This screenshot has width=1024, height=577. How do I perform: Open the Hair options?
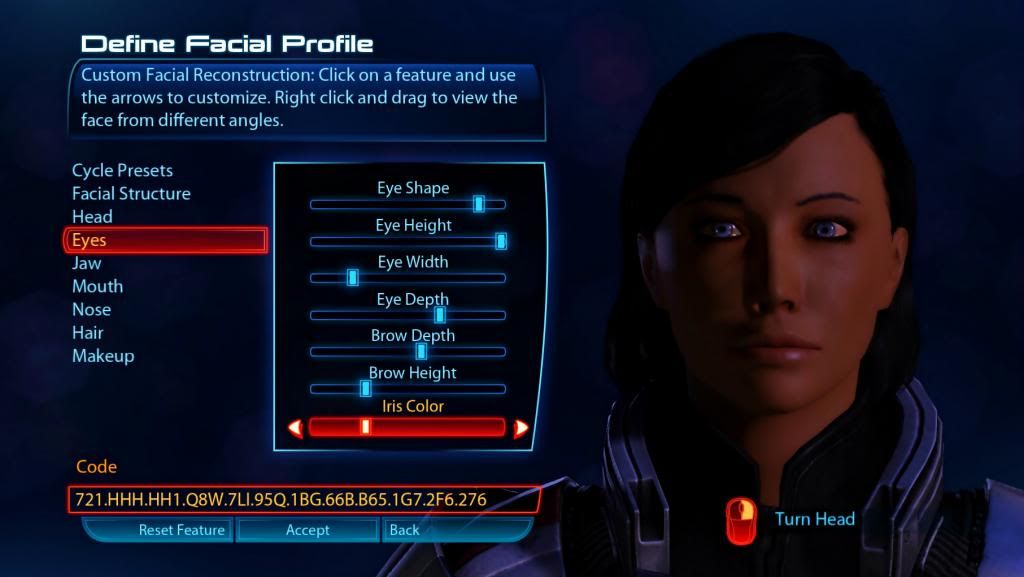pyautogui.click(x=88, y=333)
